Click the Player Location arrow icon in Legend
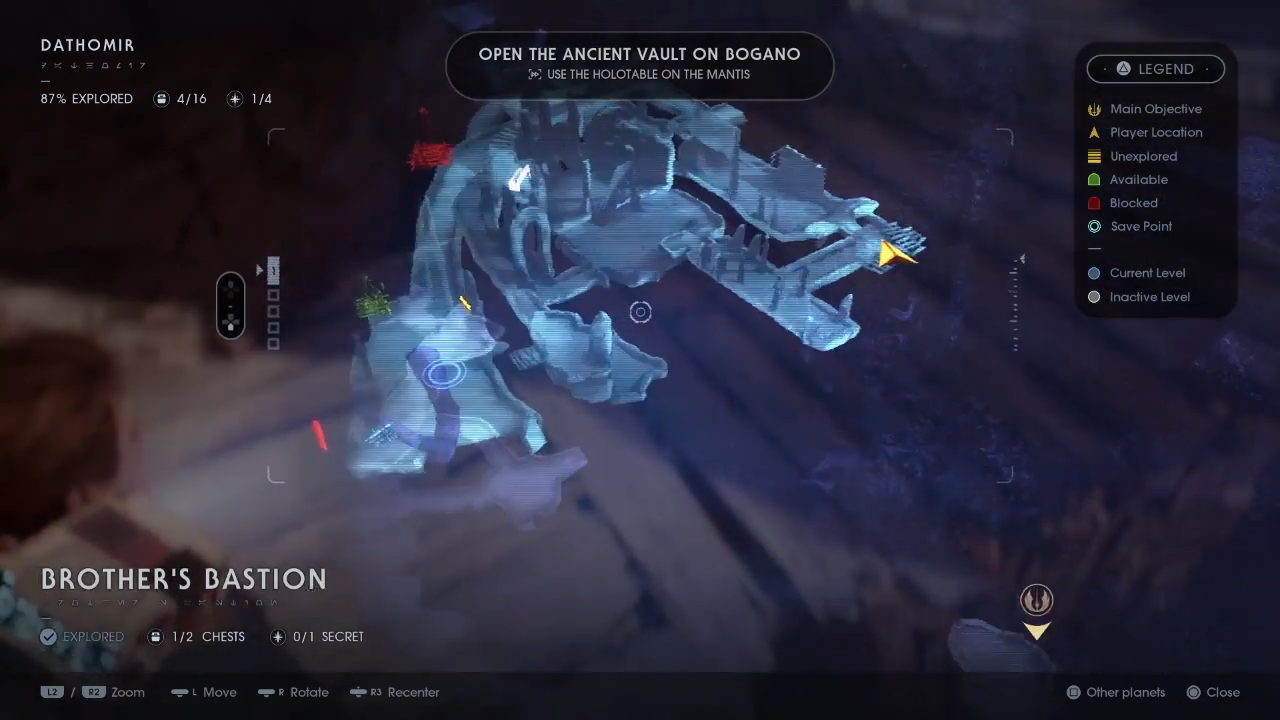 click(1094, 132)
